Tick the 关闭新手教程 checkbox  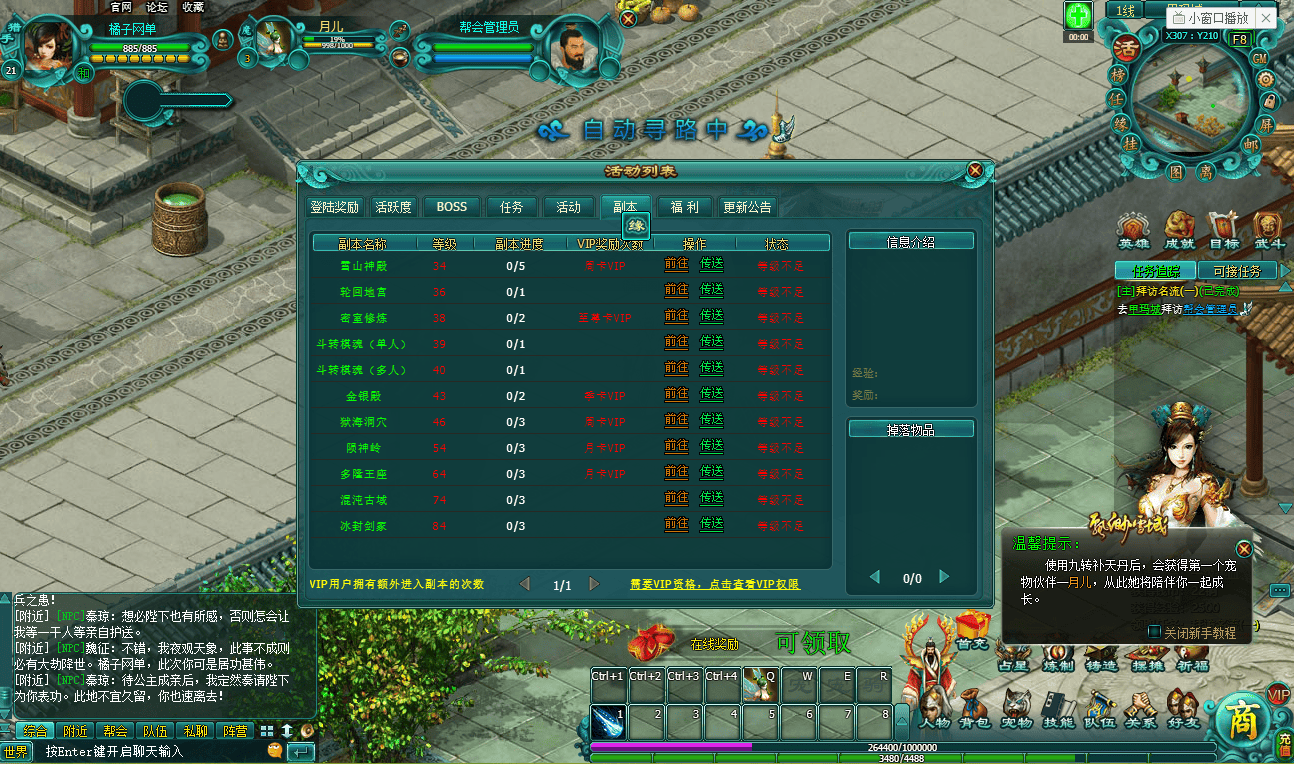1155,632
